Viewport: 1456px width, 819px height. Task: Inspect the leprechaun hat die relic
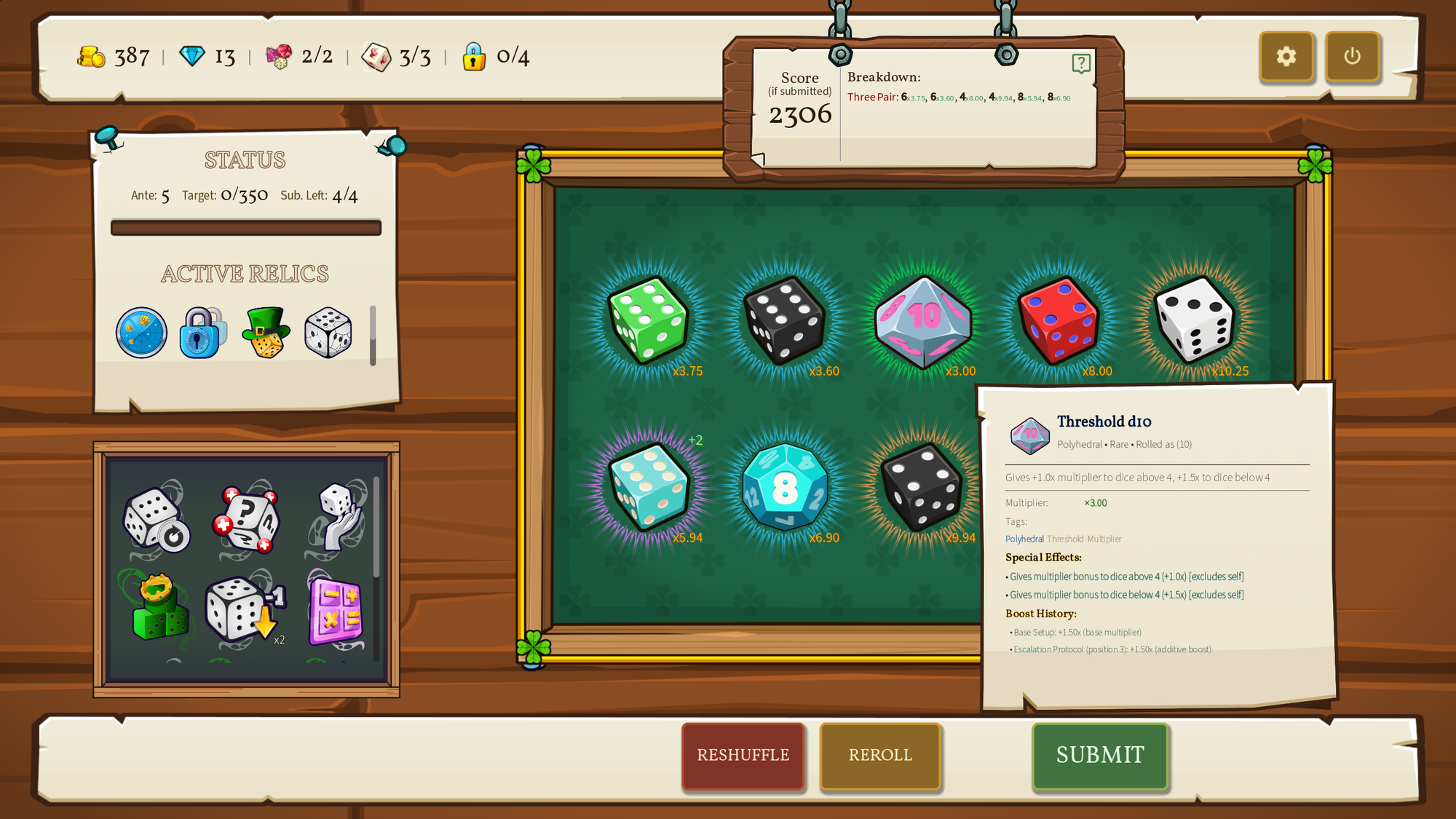(x=266, y=333)
